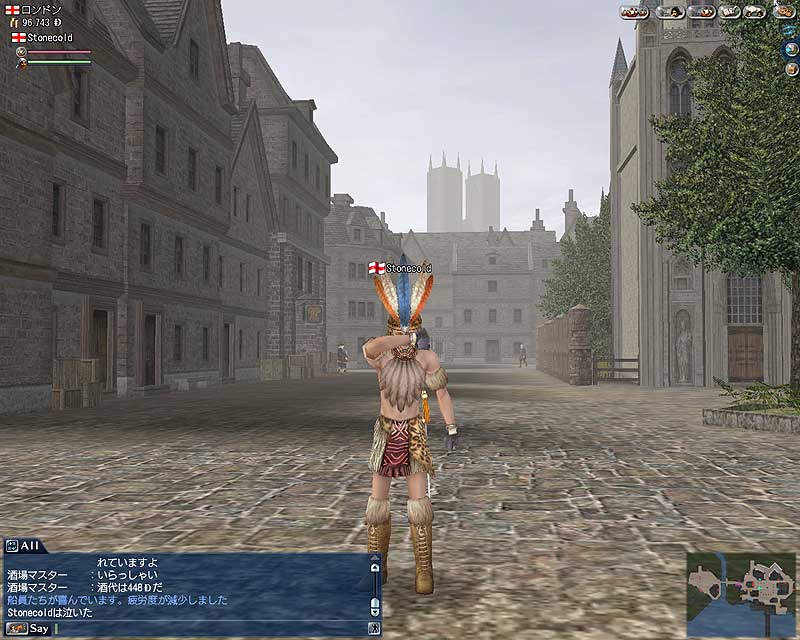Open the minimap of London
Viewport: 800px width, 640px height.
pyautogui.click(x=741, y=594)
